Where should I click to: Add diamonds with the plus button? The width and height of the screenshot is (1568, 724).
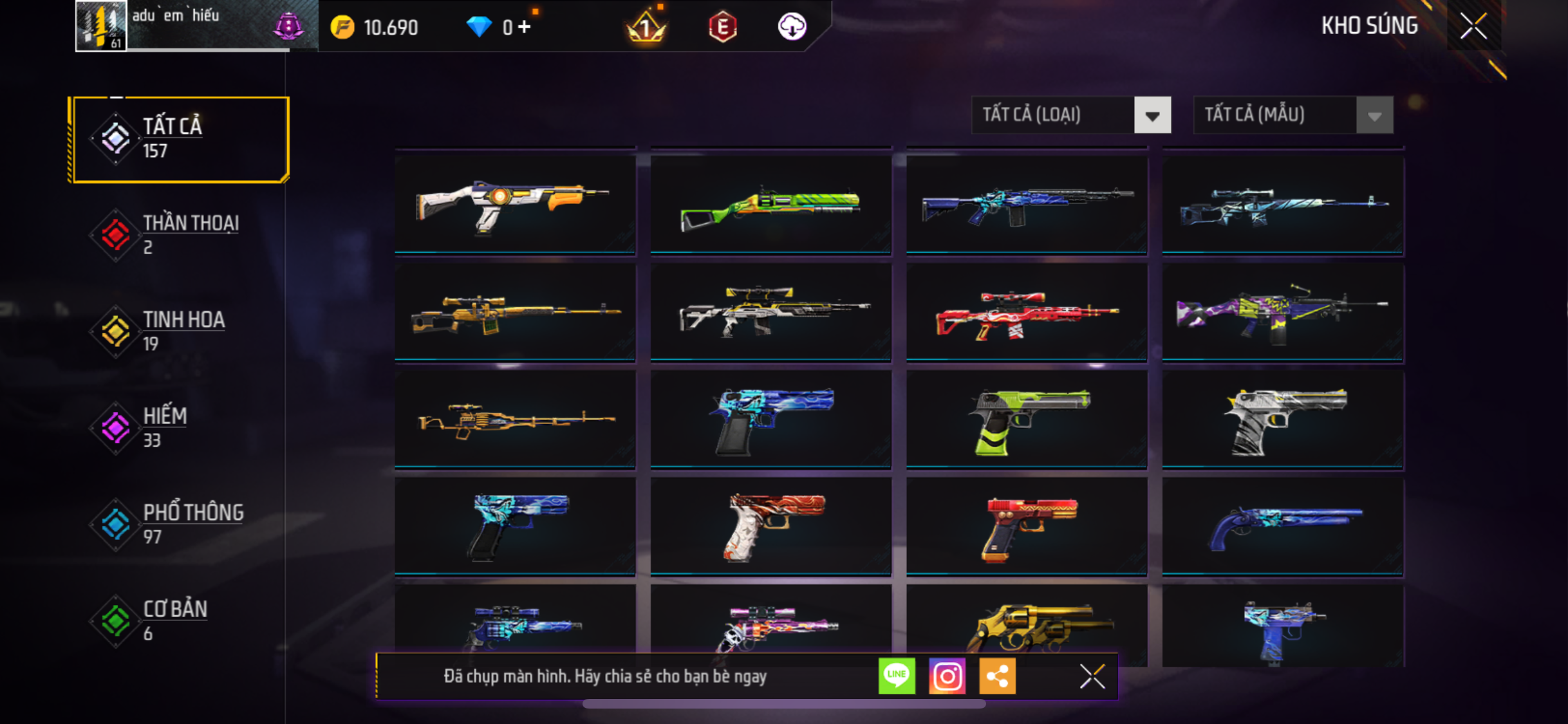coord(525,27)
